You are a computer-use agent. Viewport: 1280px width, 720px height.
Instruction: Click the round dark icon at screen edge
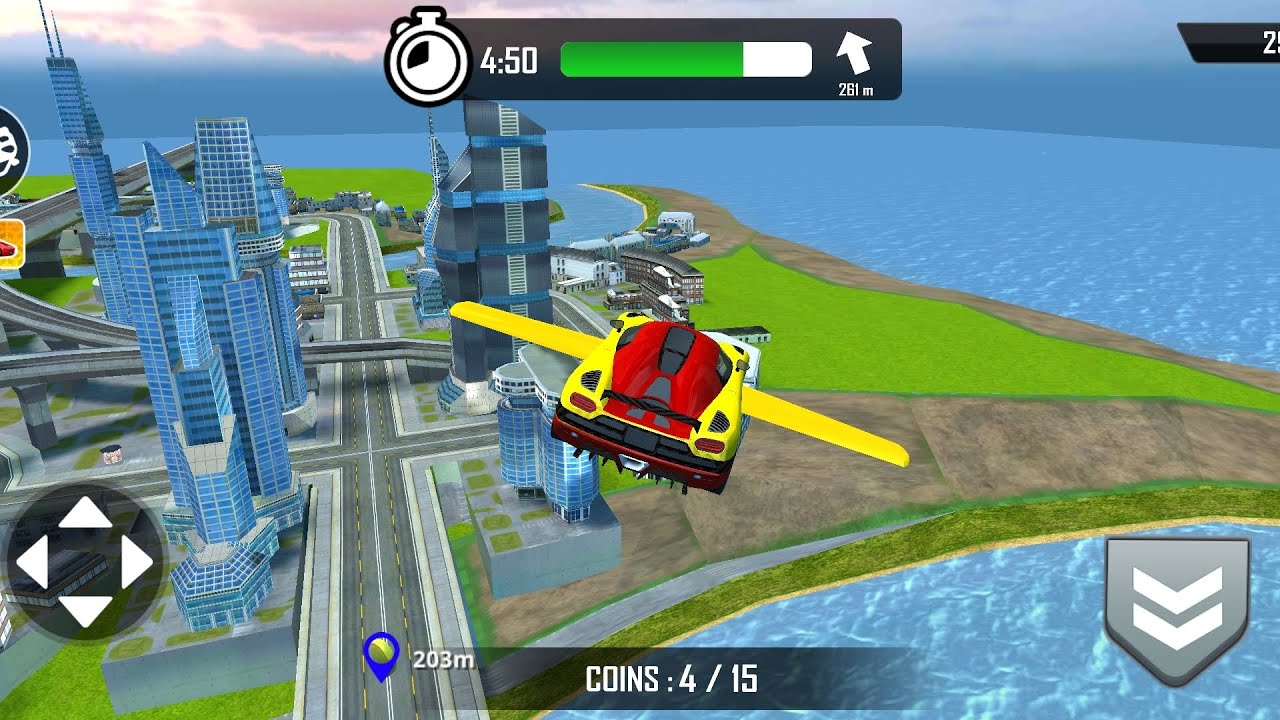(12, 152)
